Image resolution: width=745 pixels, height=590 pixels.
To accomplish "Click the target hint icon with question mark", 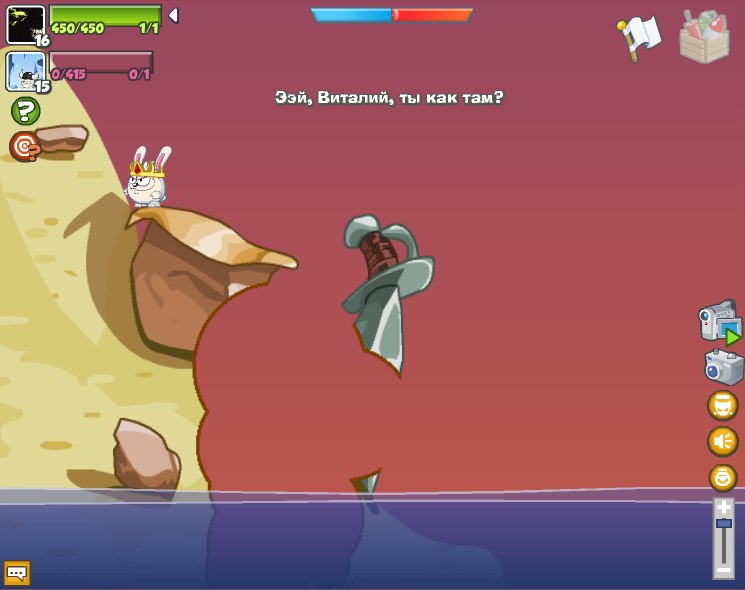I will [25, 147].
